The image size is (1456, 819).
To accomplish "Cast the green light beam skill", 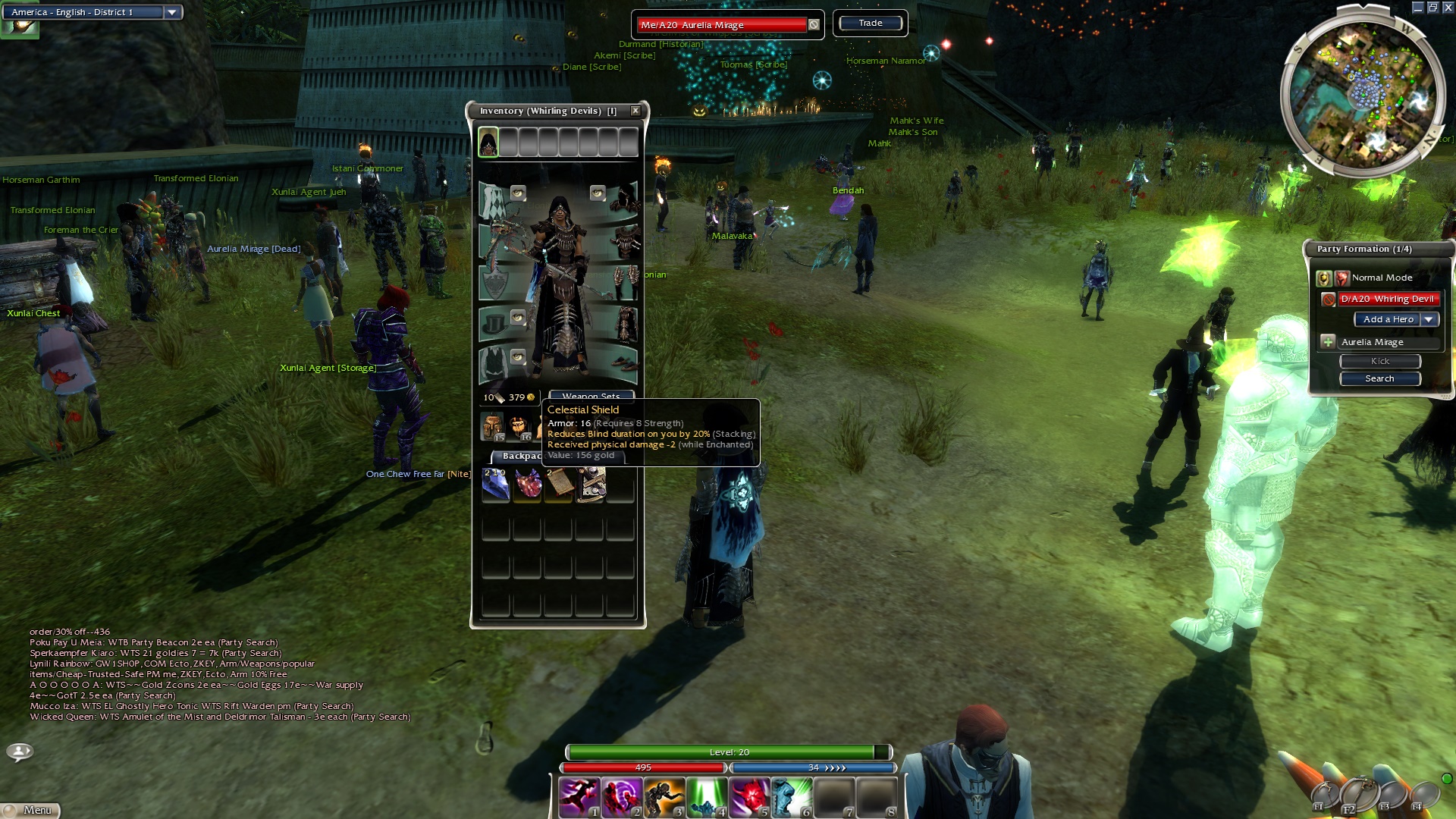I will (707, 797).
